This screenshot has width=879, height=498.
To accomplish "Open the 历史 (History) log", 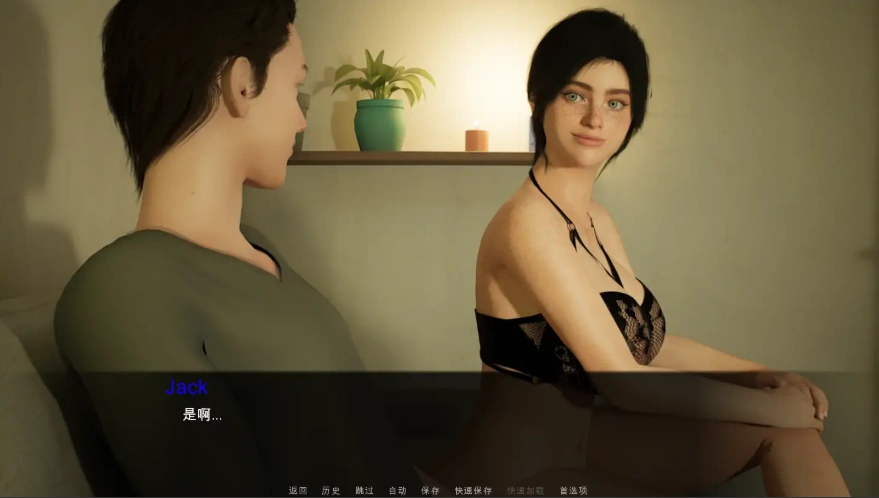I will 331,491.
